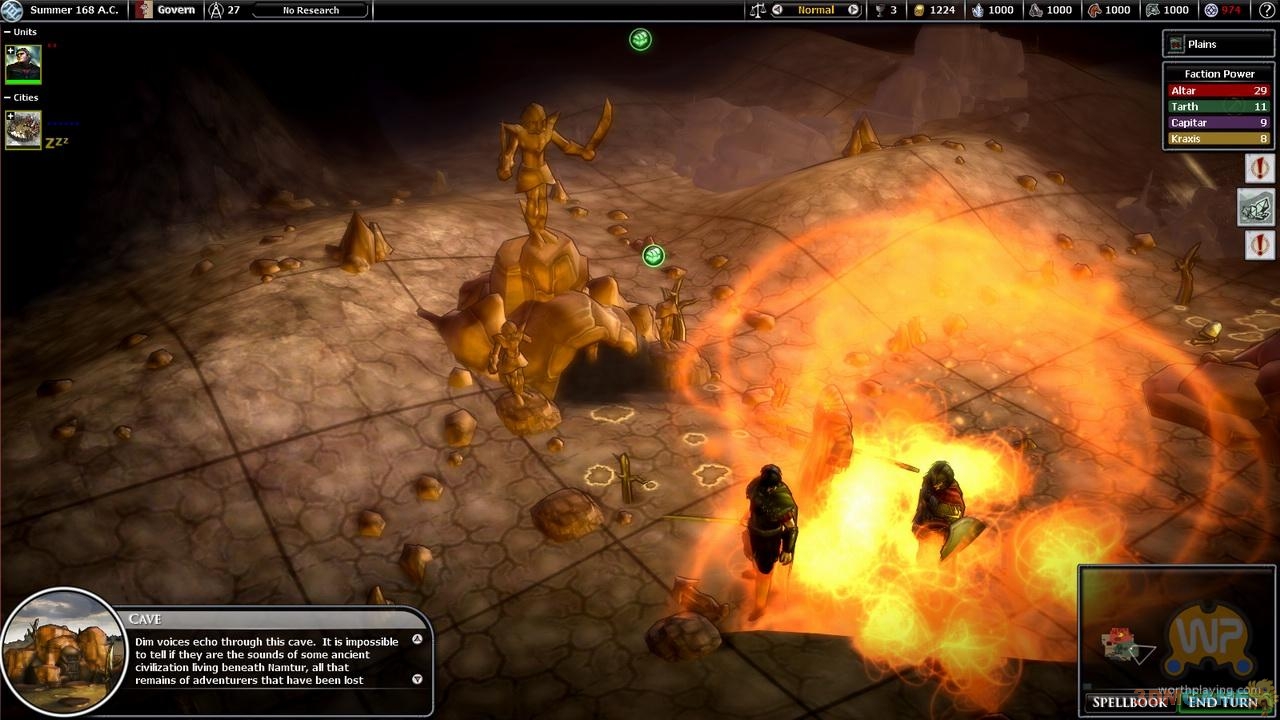Collapse the Units list

[8, 32]
